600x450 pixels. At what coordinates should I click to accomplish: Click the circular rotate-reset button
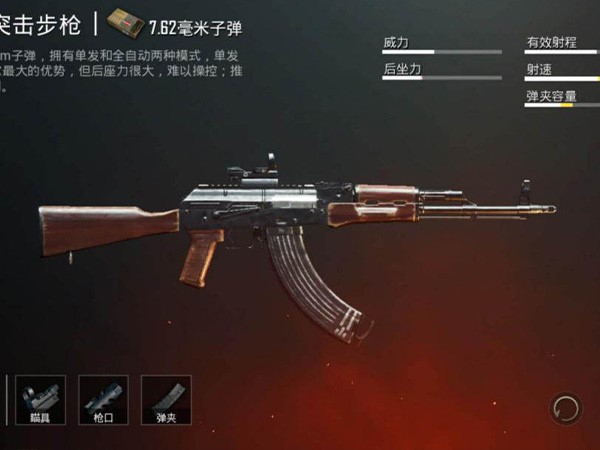(565, 407)
